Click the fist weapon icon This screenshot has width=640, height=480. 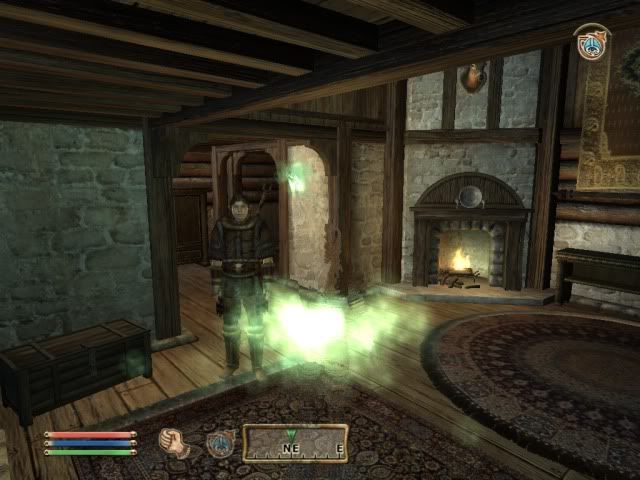174,443
